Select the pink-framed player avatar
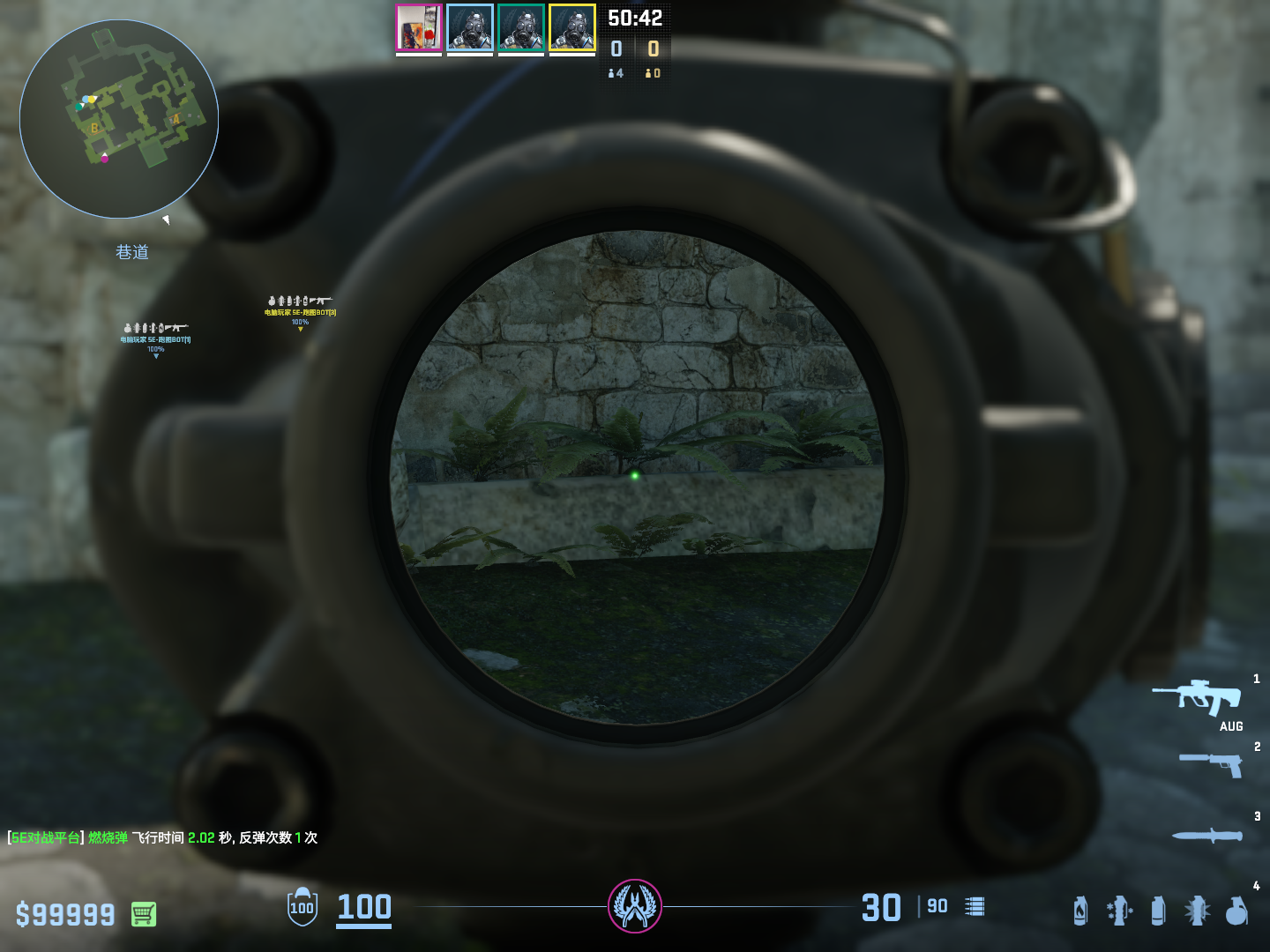 (419, 27)
